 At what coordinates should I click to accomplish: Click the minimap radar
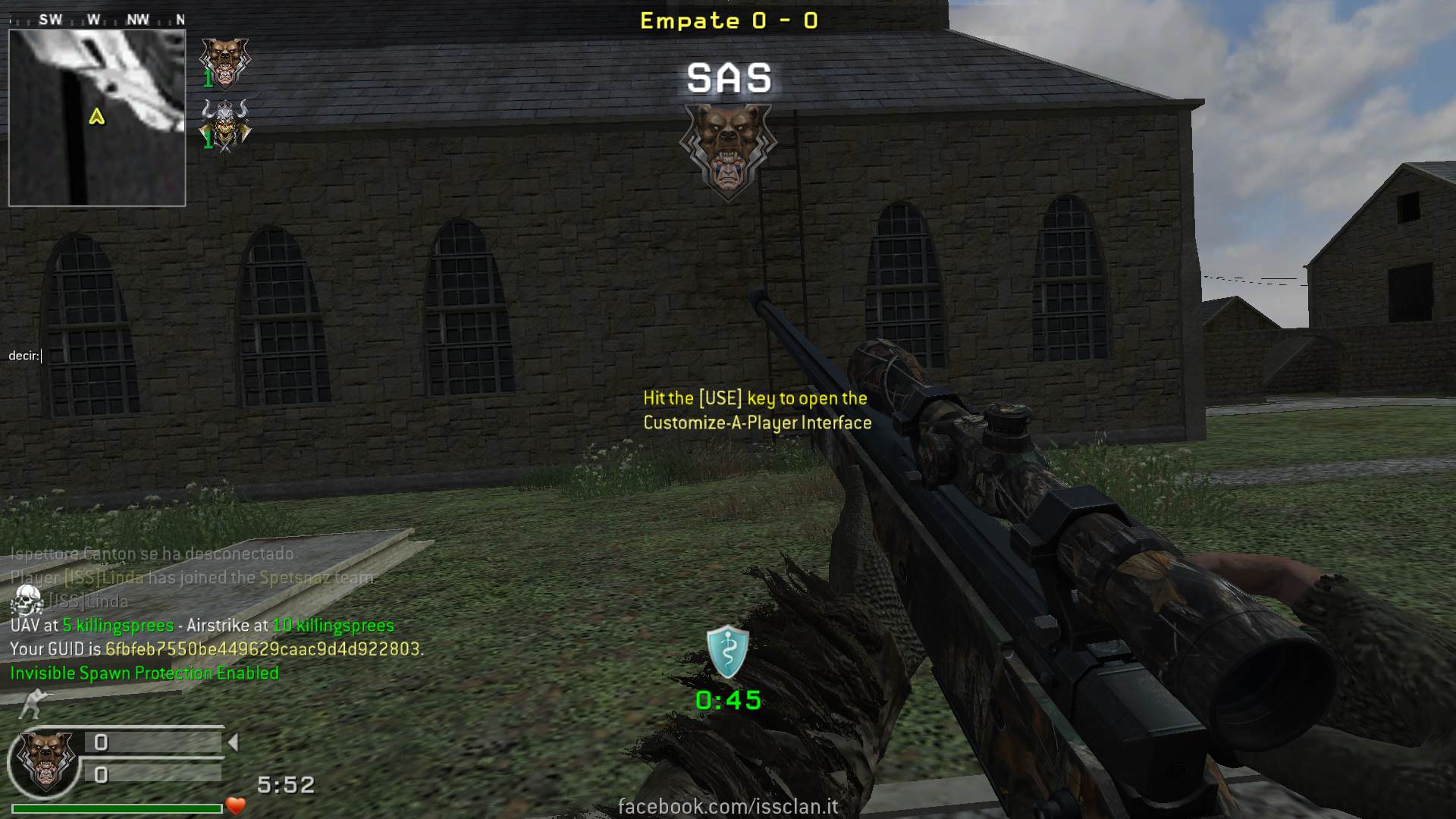coord(97,118)
